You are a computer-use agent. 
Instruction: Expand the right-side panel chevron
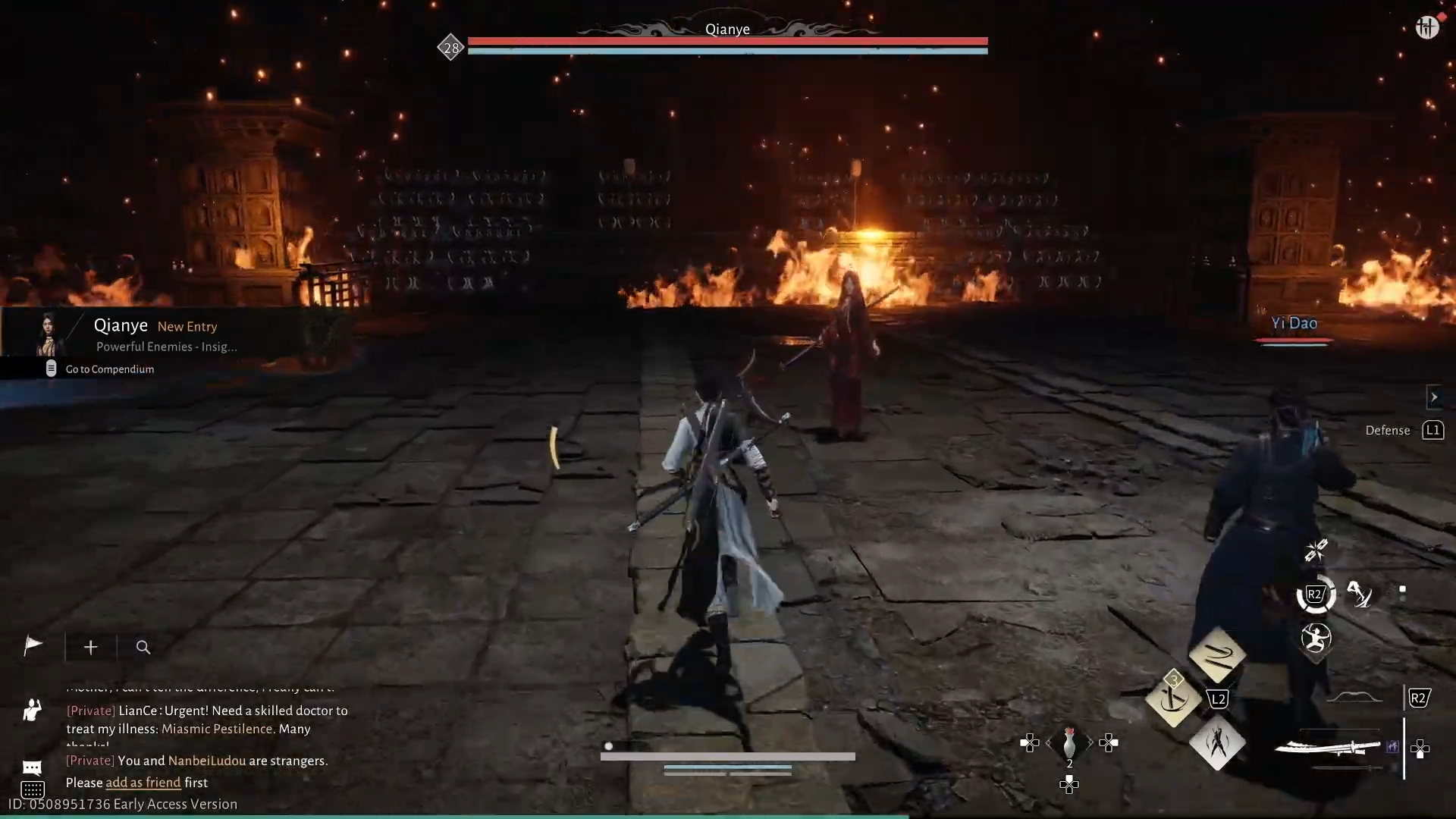point(1436,397)
